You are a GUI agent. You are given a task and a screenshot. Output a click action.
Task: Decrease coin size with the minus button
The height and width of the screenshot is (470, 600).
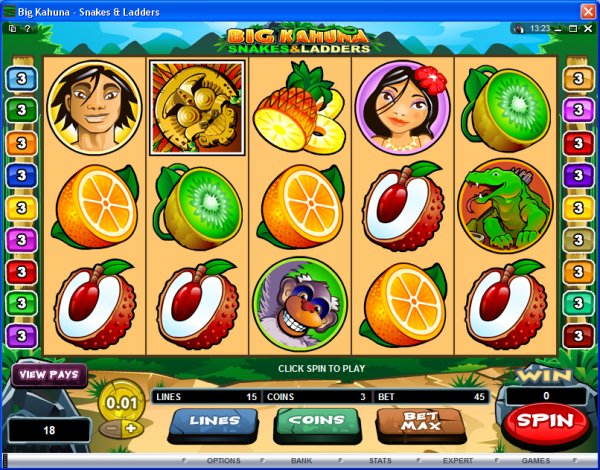[112, 428]
